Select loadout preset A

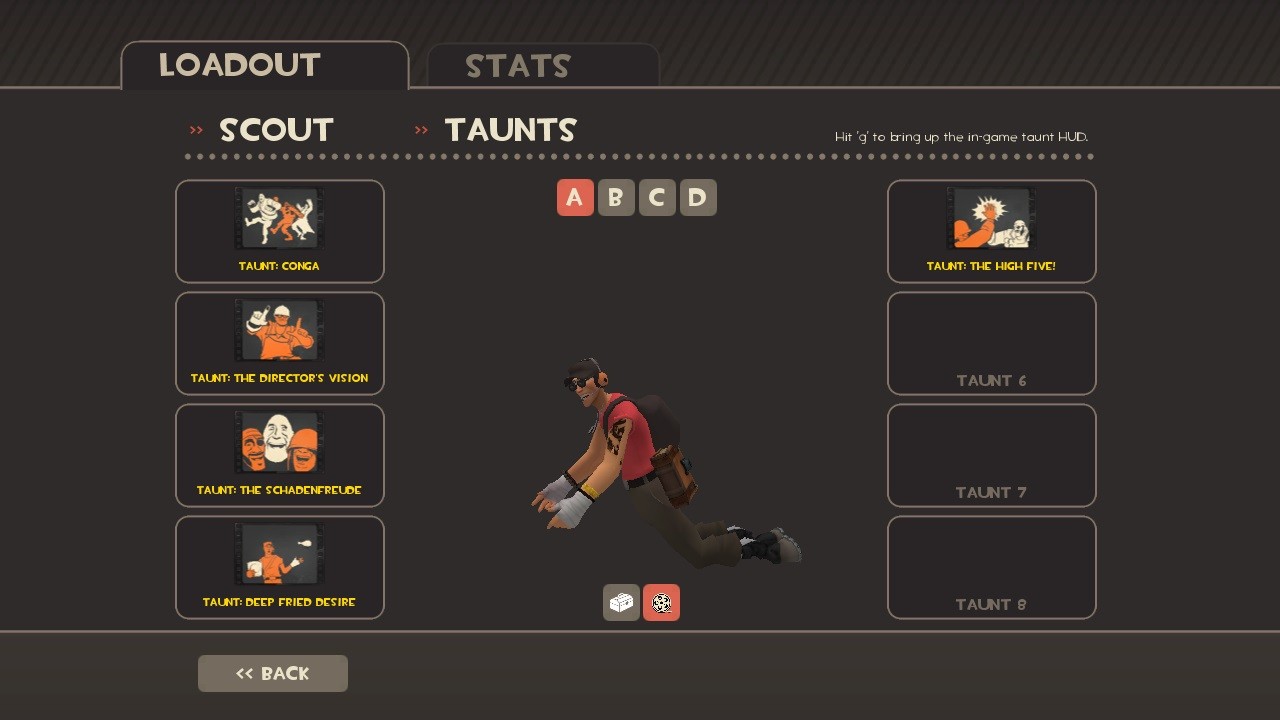coord(575,197)
